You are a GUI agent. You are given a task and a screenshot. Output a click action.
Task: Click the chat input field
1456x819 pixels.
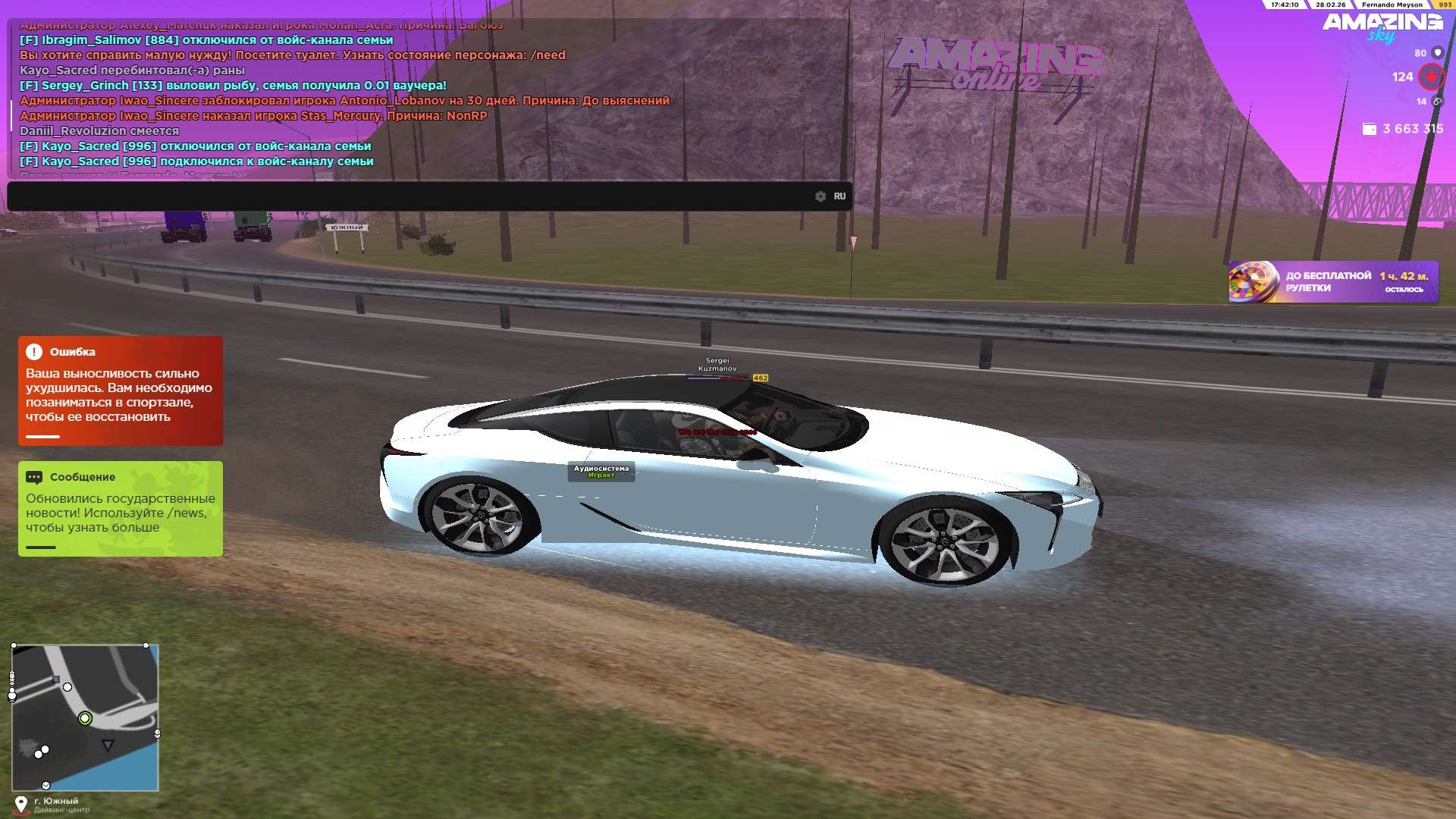click(x=409, y=196)
